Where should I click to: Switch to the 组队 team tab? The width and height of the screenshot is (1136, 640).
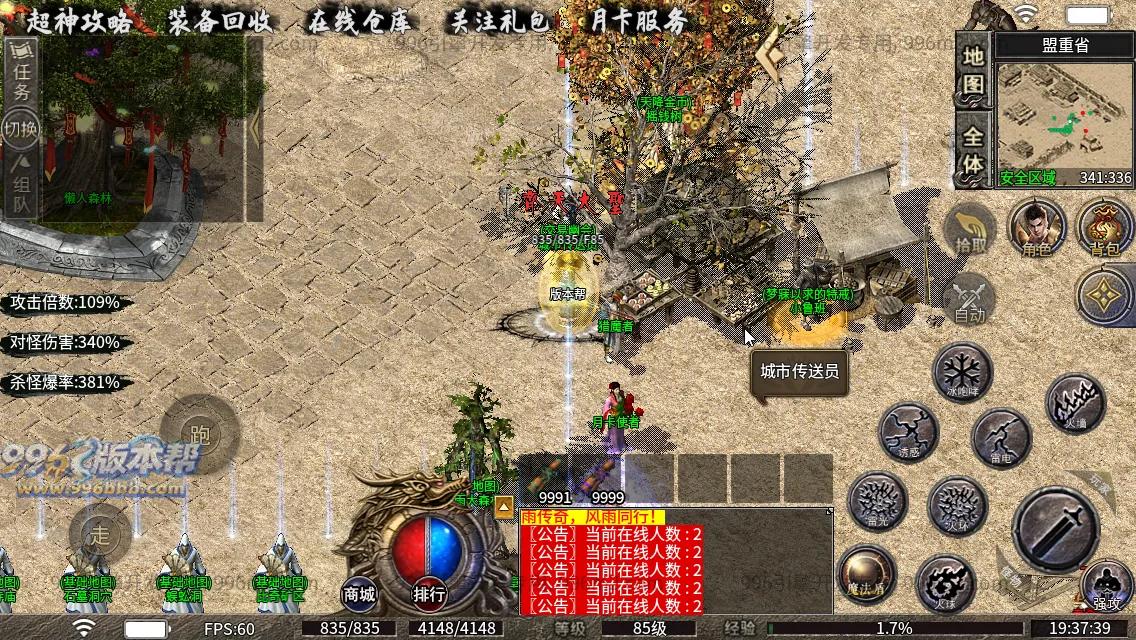point(21,193)
